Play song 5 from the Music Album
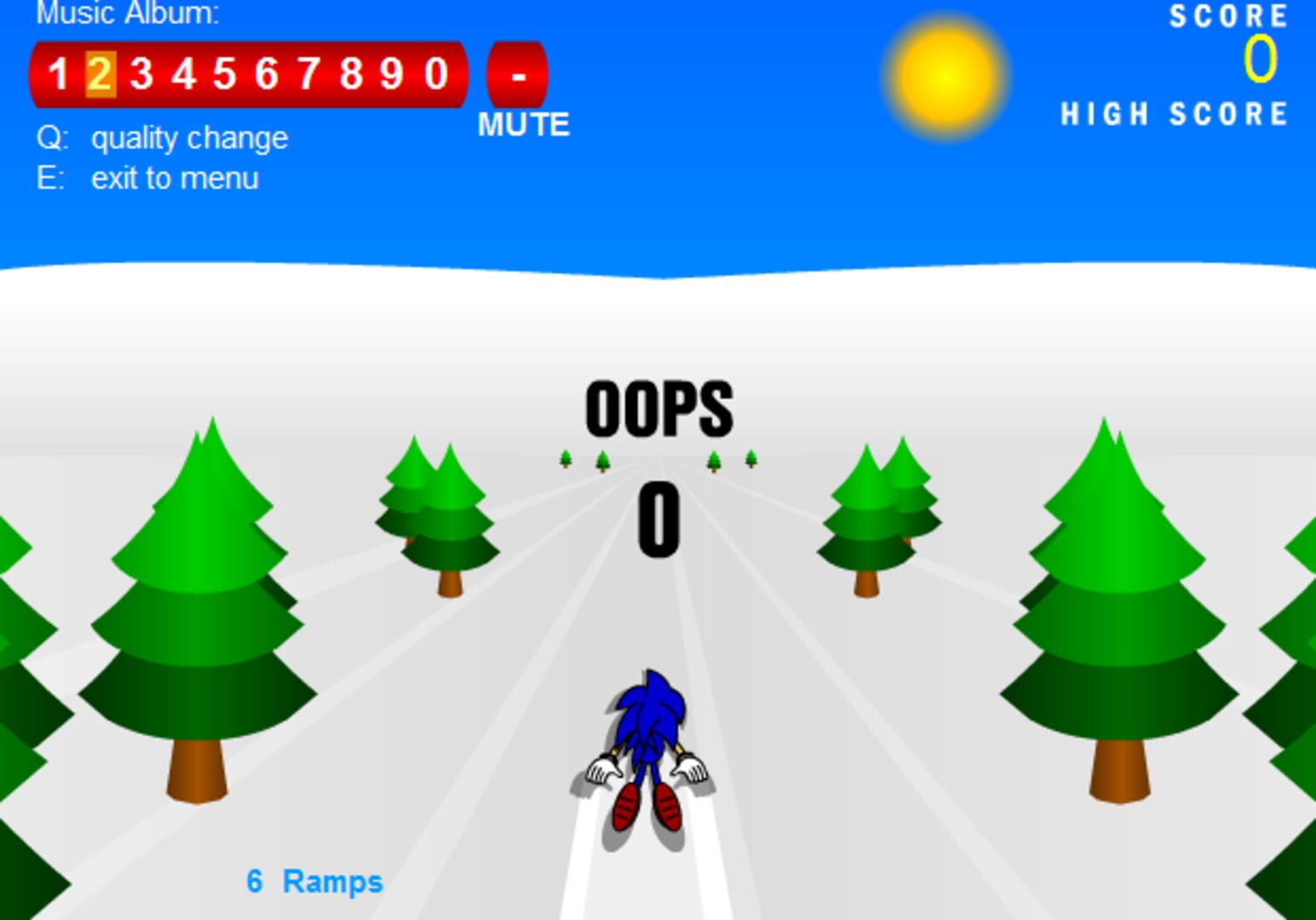1316x920 pixels. tap(225, 75)
